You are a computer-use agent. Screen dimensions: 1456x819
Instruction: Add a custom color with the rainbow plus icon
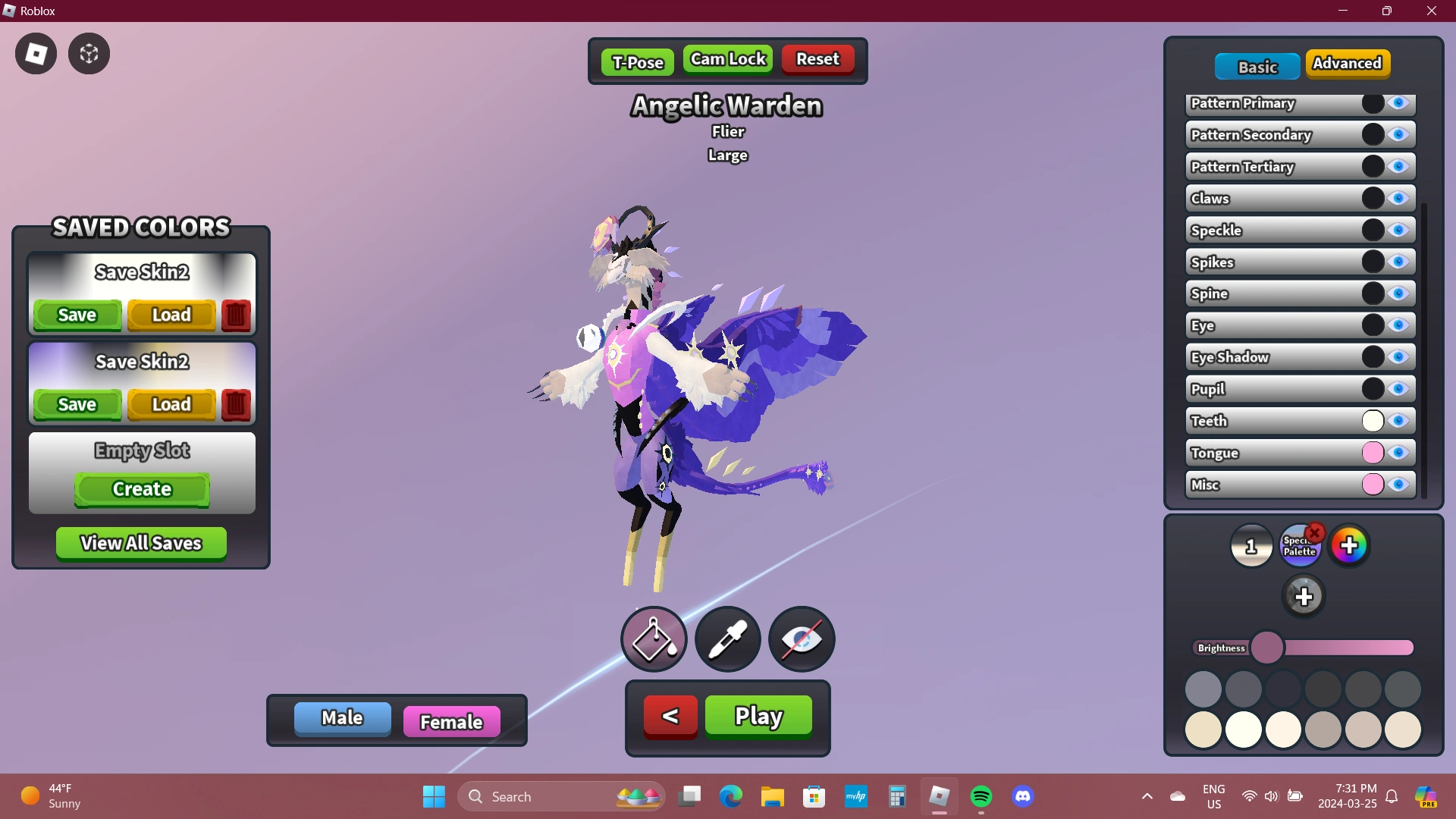tap(1351, 544)
